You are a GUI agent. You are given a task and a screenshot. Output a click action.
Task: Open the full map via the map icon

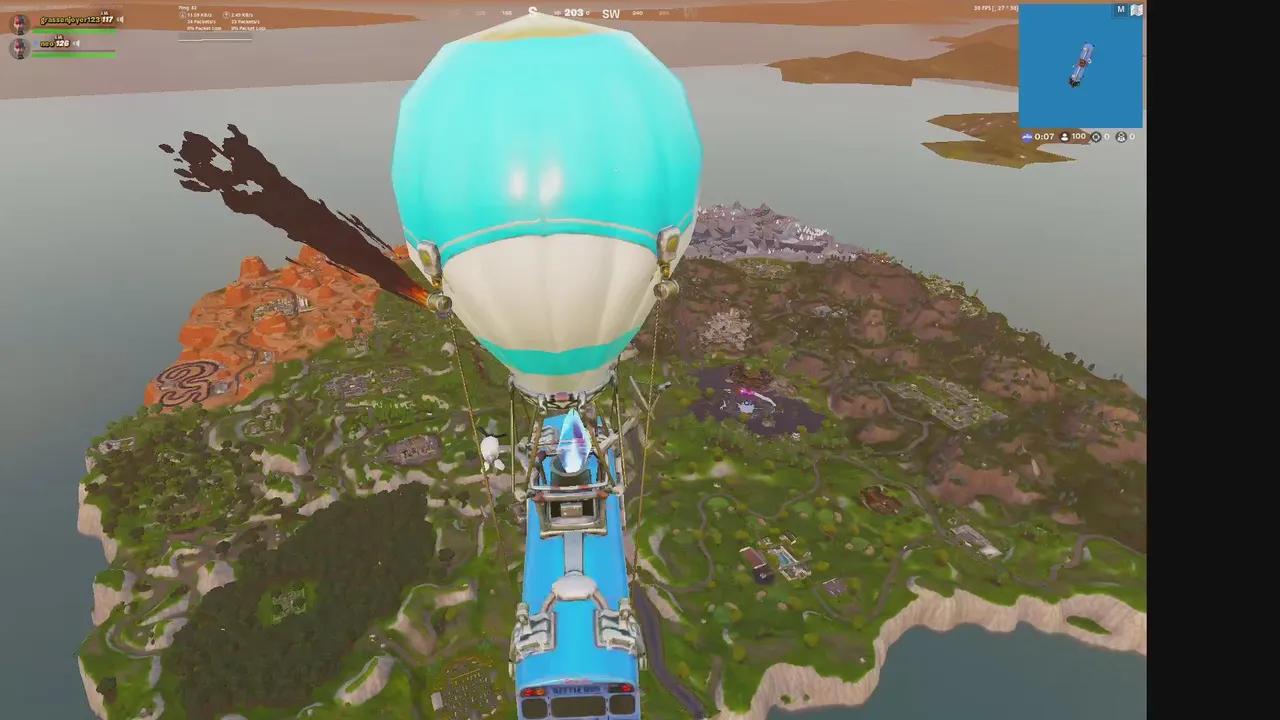[x=1137, y=9]
